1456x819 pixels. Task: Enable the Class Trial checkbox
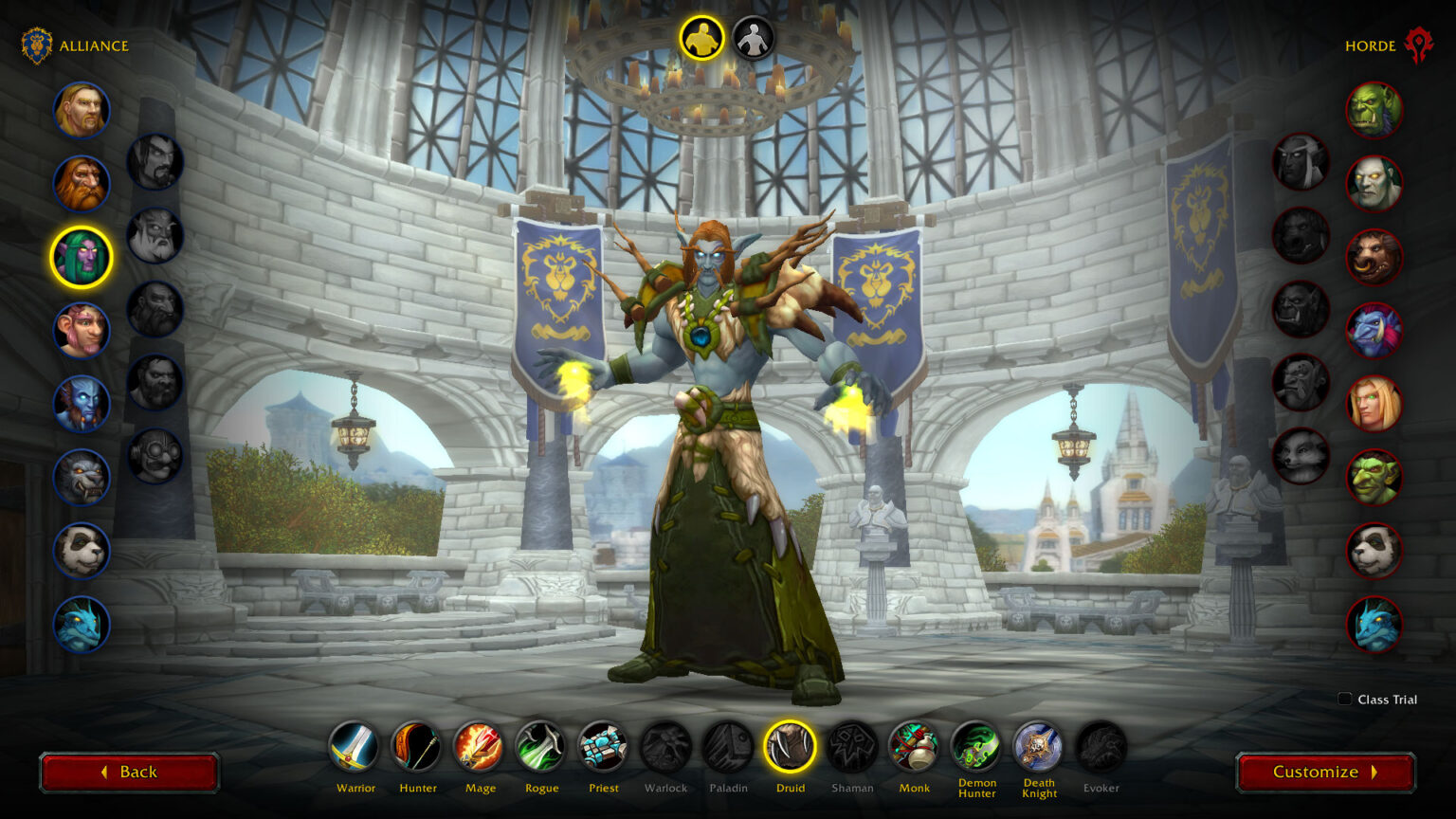[1344, 699]
